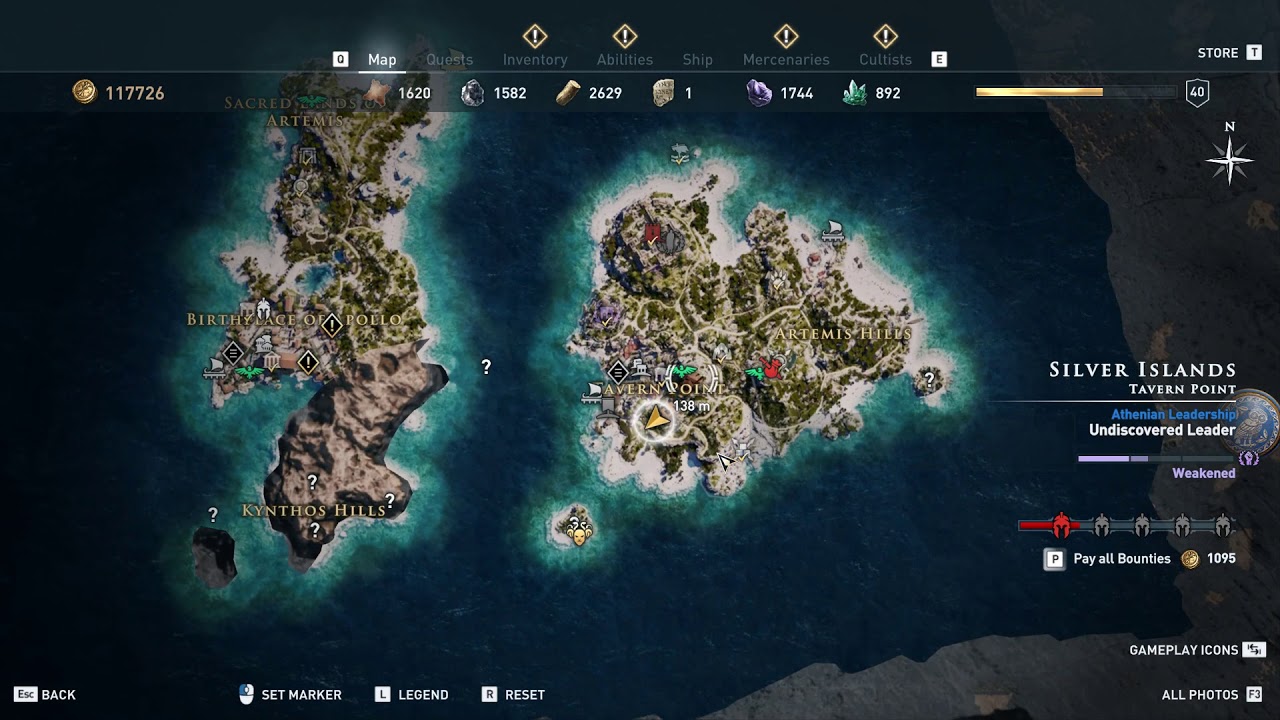Select the Medusa head marker on small island
The height and width of the screenshot is (720, 1280).
[x=577, y=527]
